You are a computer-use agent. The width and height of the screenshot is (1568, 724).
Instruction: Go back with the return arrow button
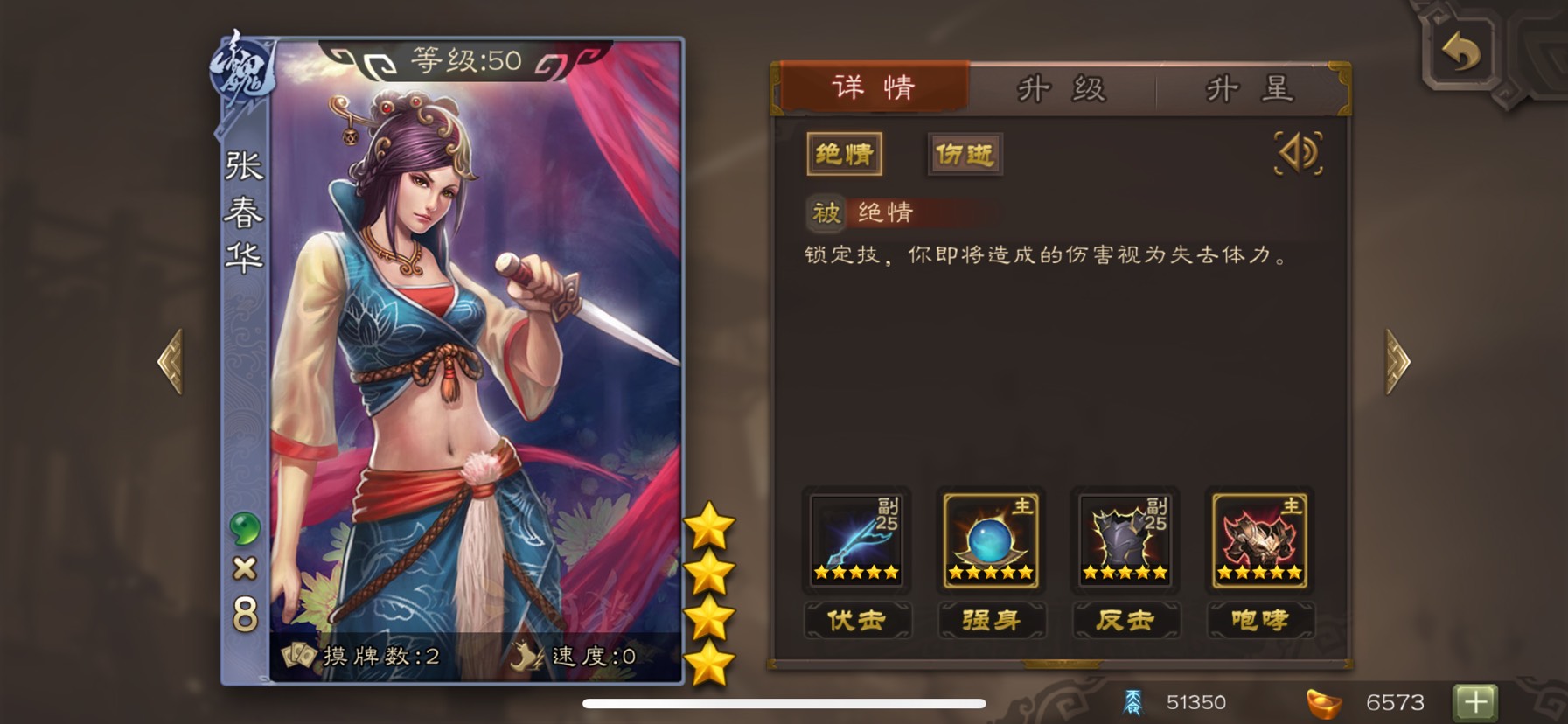[x=1460, y=52]
